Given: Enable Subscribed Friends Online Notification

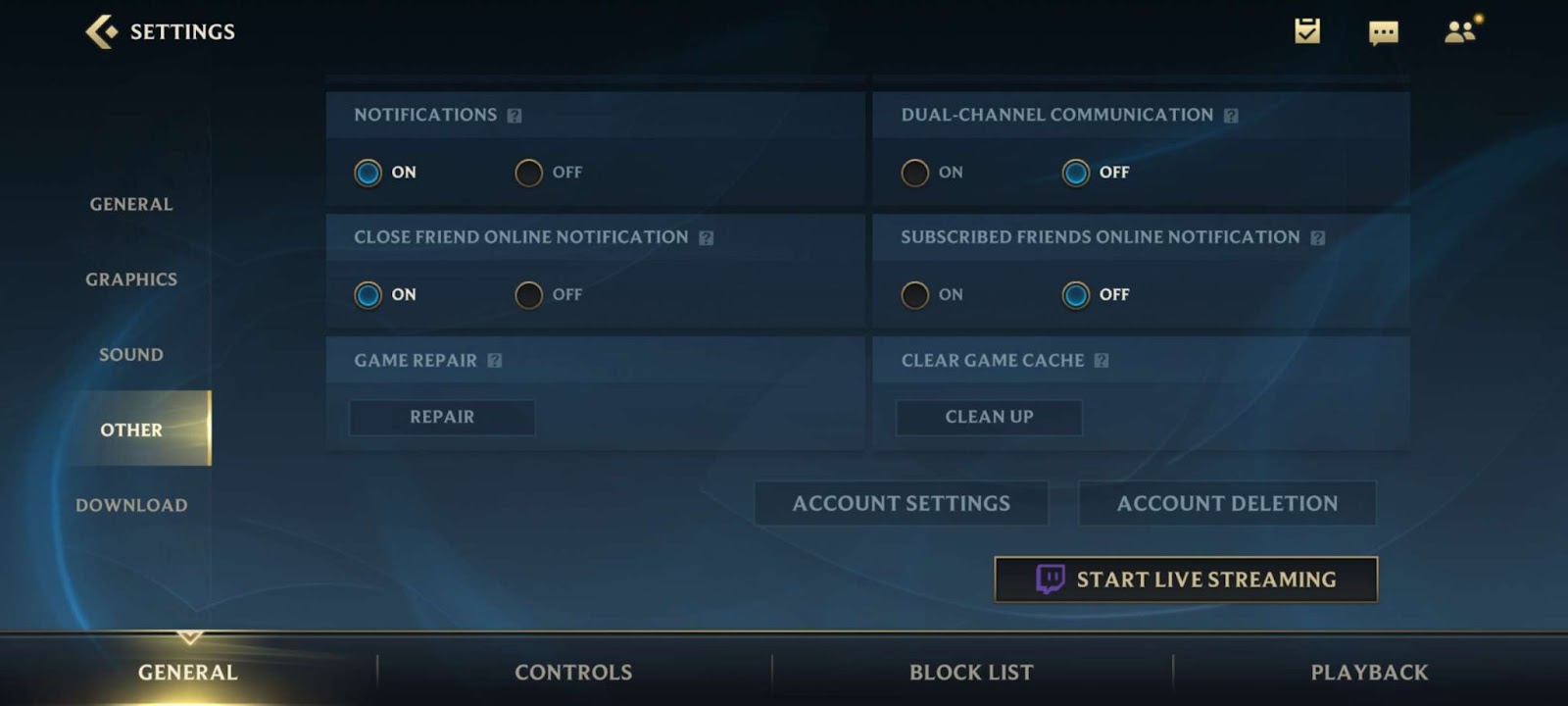Looking at the screenshot, I should 915,294.
